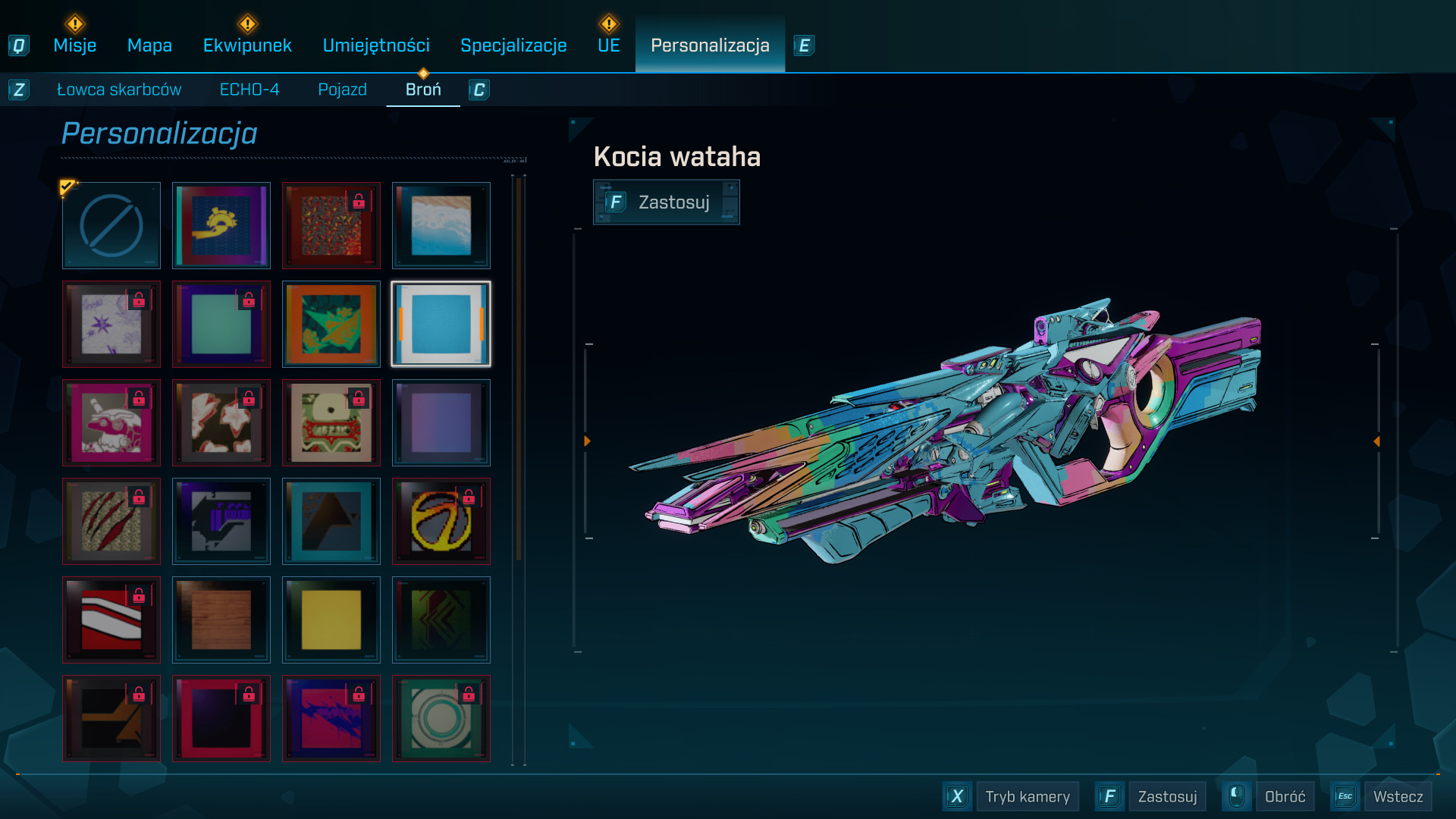Screen dimensions: 1456x819
Task: Switch to the Pojazd sub-tab
Action: coord(342,89)
